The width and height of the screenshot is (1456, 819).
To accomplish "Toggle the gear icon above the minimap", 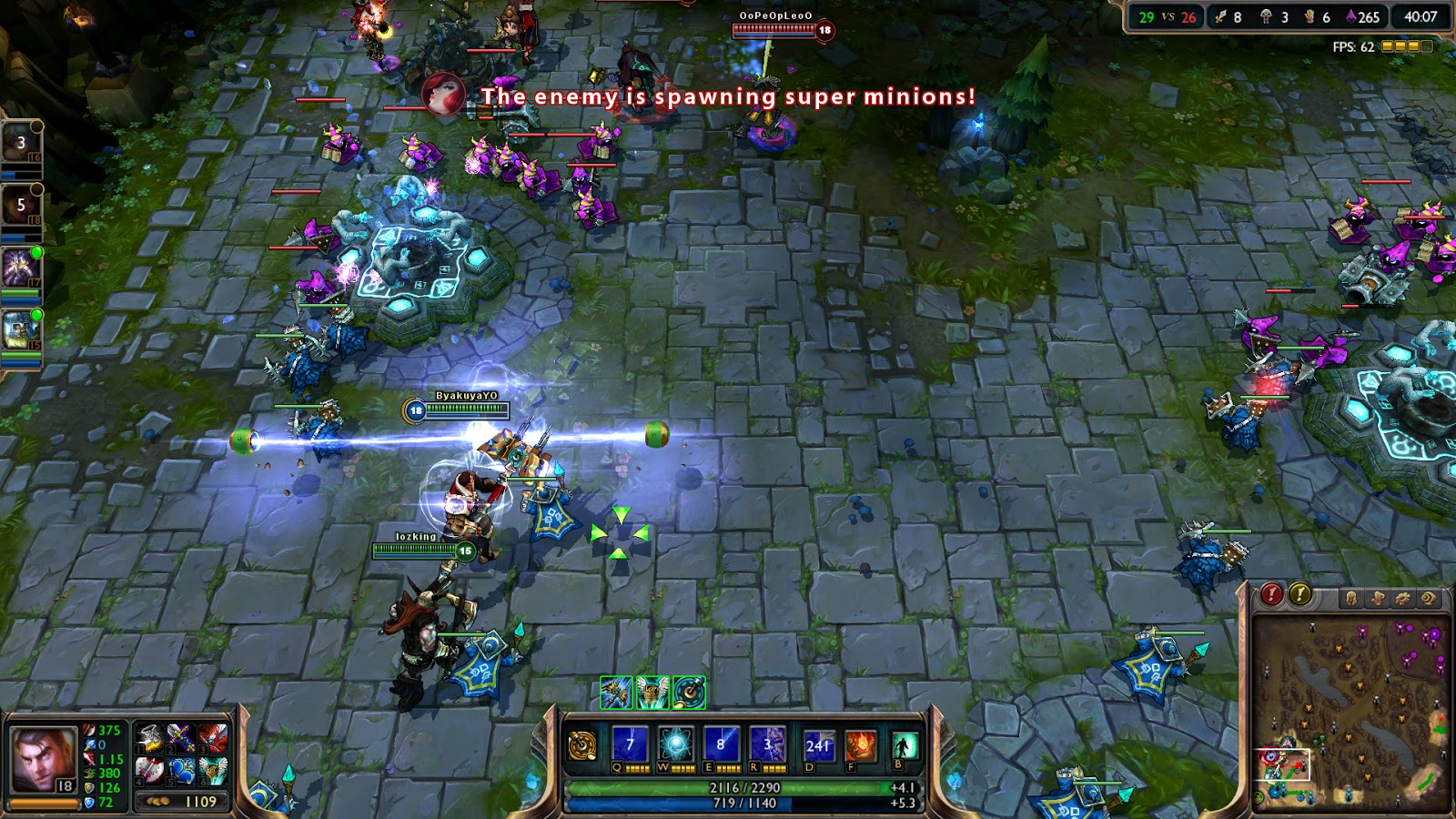I will [1405, 596].
